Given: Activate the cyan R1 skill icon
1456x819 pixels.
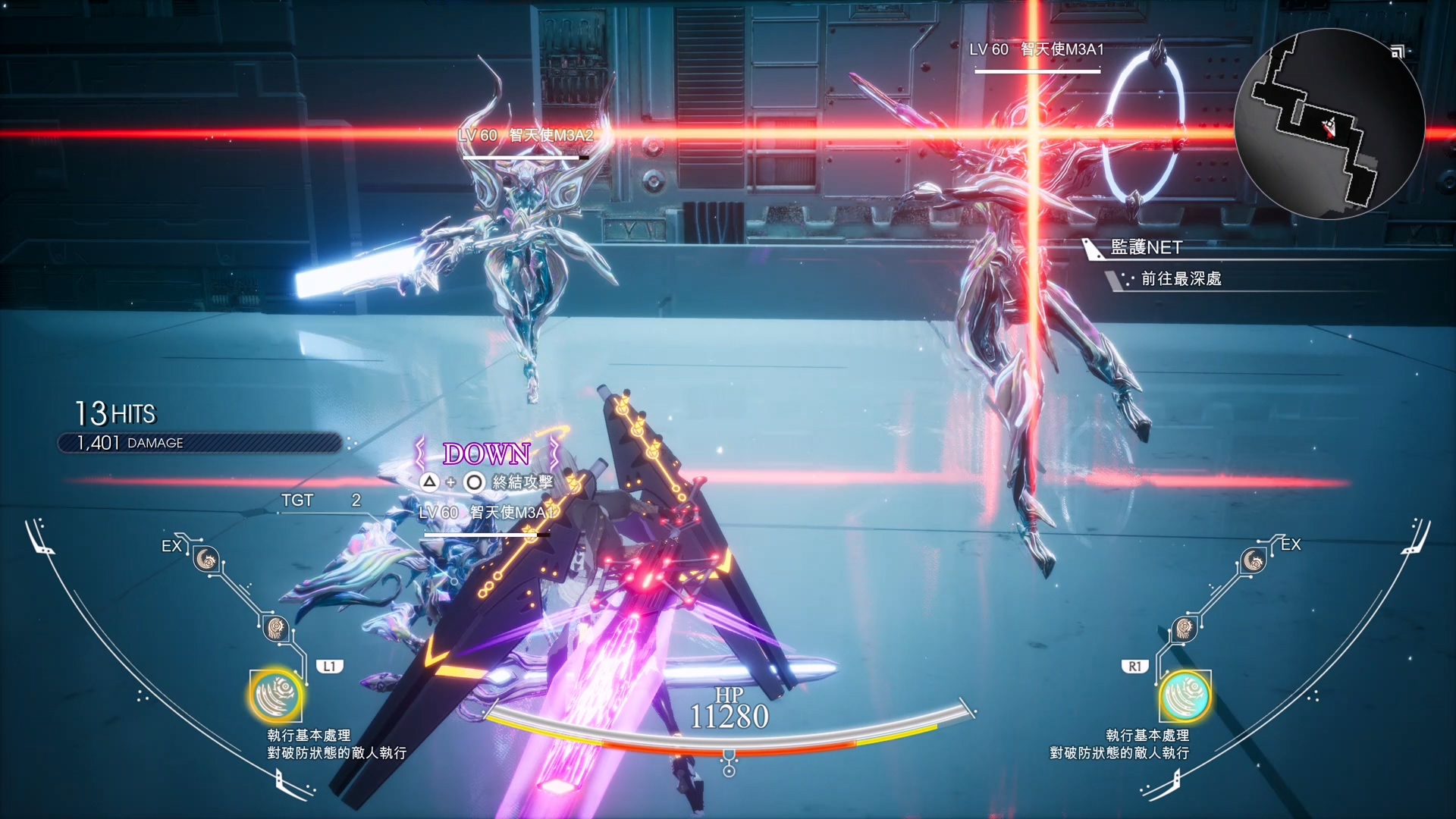Looking at the screenshot, I should tap(1184, 695).
